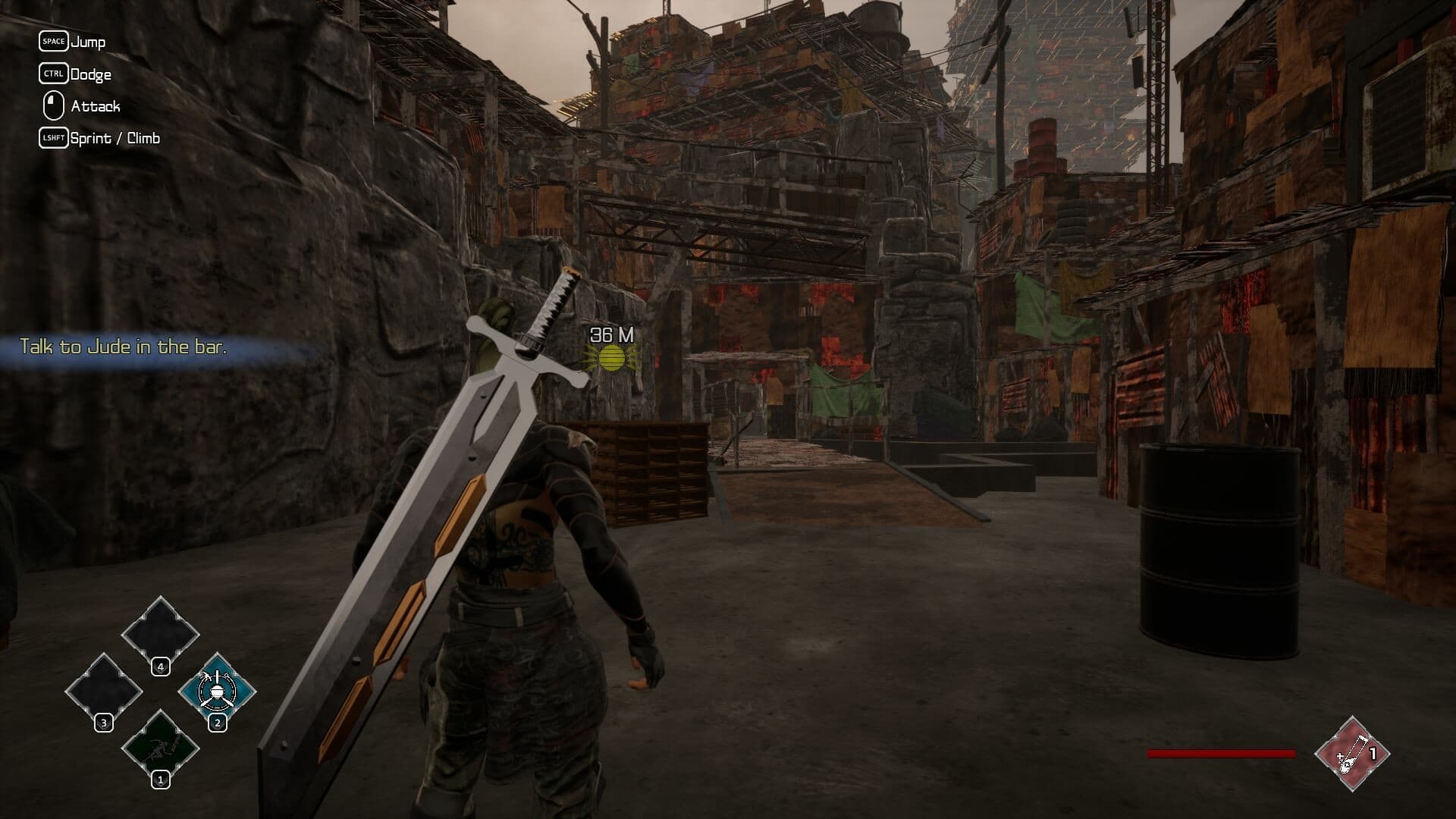Click the Dodge keybind label
Screen dimensions: 1456x819
tap(92, 74)
